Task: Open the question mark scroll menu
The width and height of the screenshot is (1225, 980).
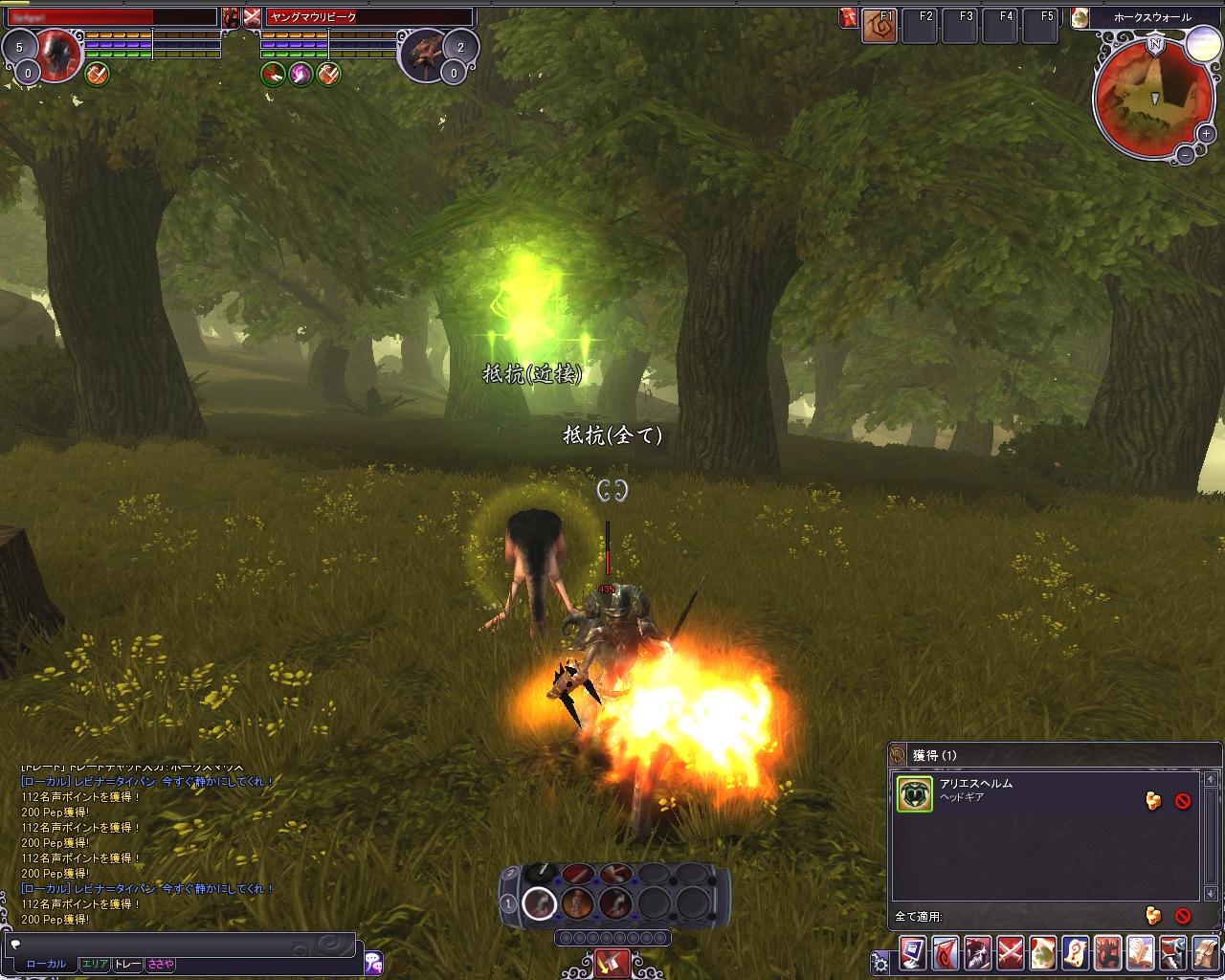Action: [x=1076, y=954]
